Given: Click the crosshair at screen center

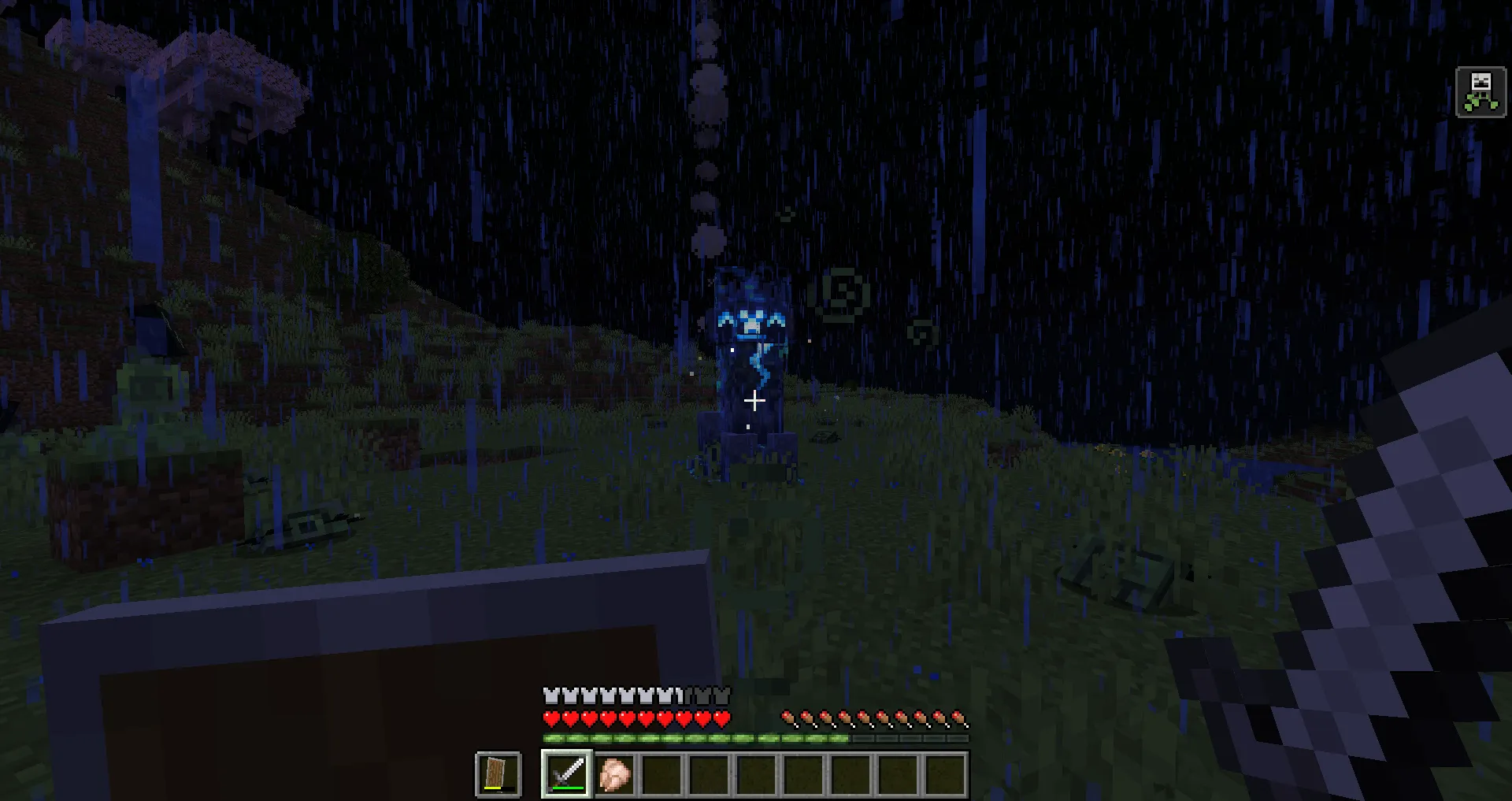Looking at the screenshot, I should [755, 401].
